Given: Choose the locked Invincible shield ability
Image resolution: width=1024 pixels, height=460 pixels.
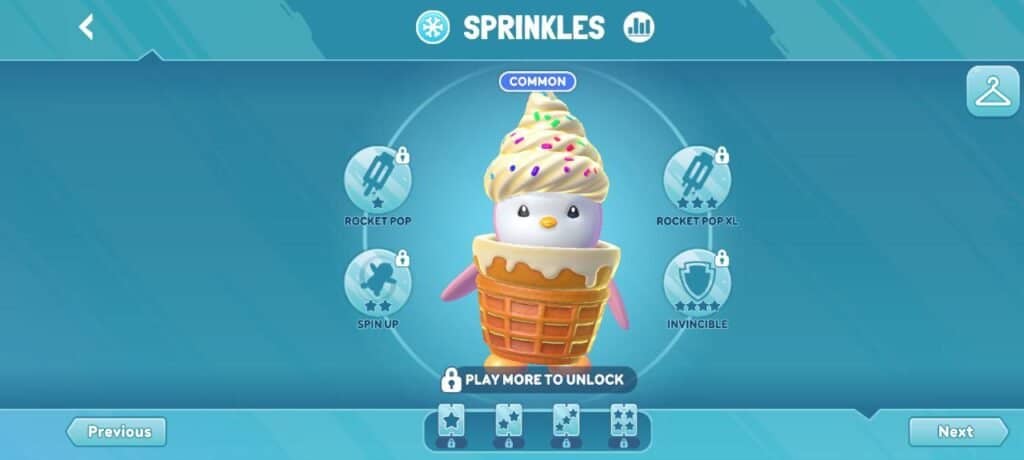Looking at the screenshot, I should point(696,283).
